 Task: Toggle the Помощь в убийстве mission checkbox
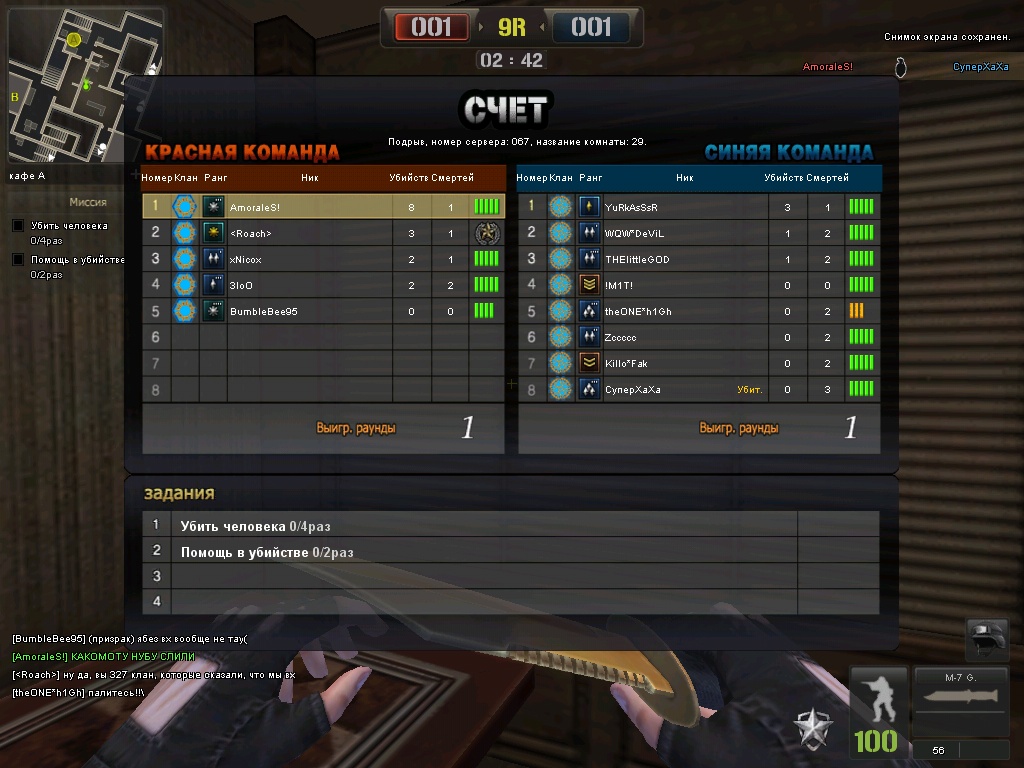[18, 260]
